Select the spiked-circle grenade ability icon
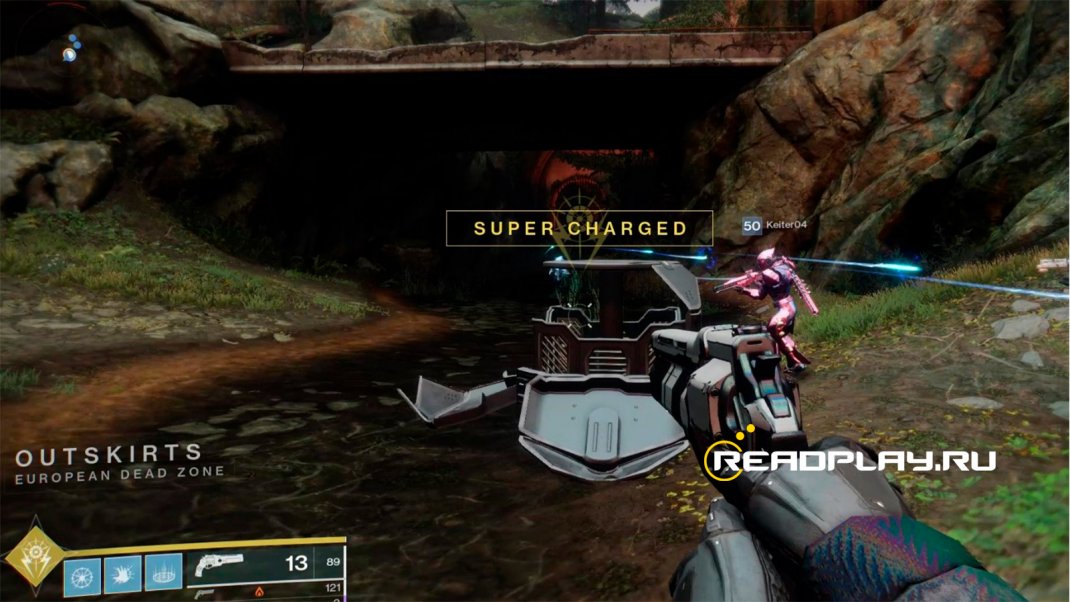This screenshot has height=602, width=1070. tap(82, 576)
